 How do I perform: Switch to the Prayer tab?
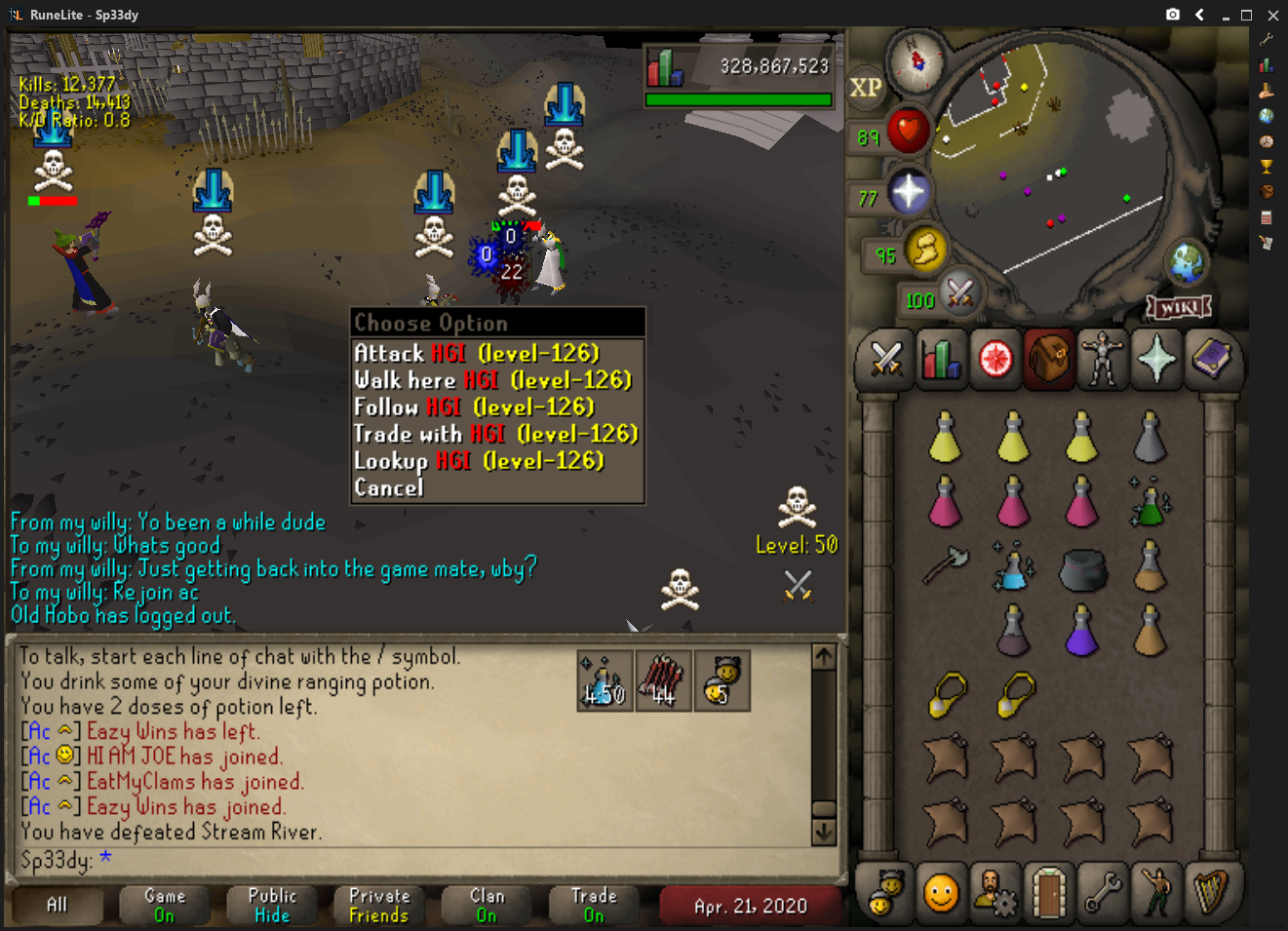pos(1157,360)
